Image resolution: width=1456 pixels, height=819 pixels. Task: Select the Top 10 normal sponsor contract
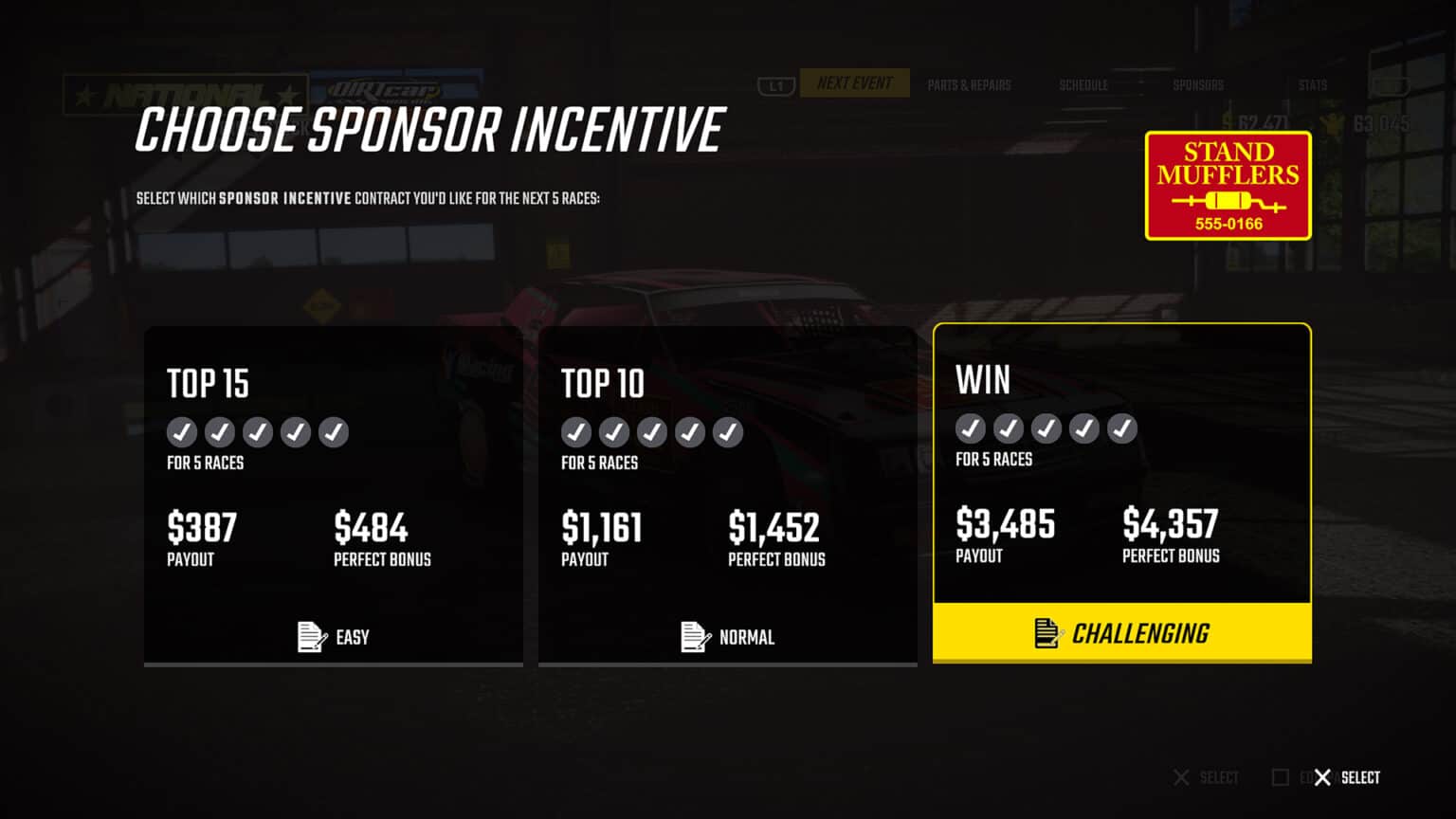[x=727, y=496]
